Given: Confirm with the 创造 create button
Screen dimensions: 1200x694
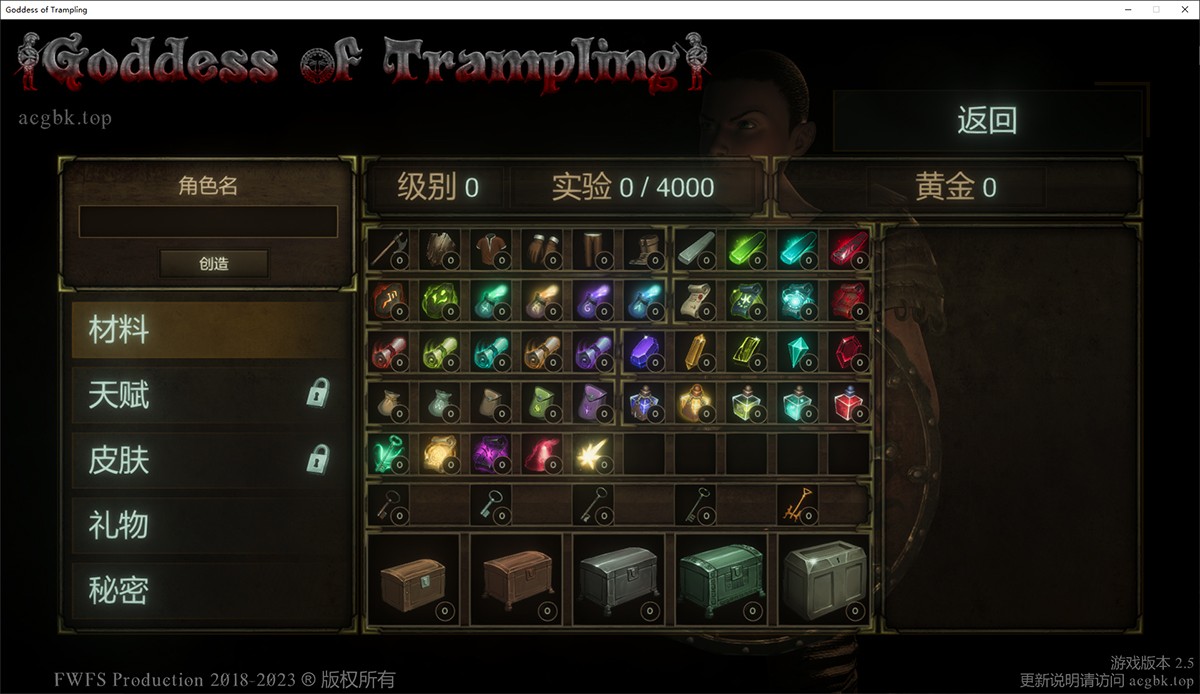Looking at the screenshot, I should click(214, 264).
